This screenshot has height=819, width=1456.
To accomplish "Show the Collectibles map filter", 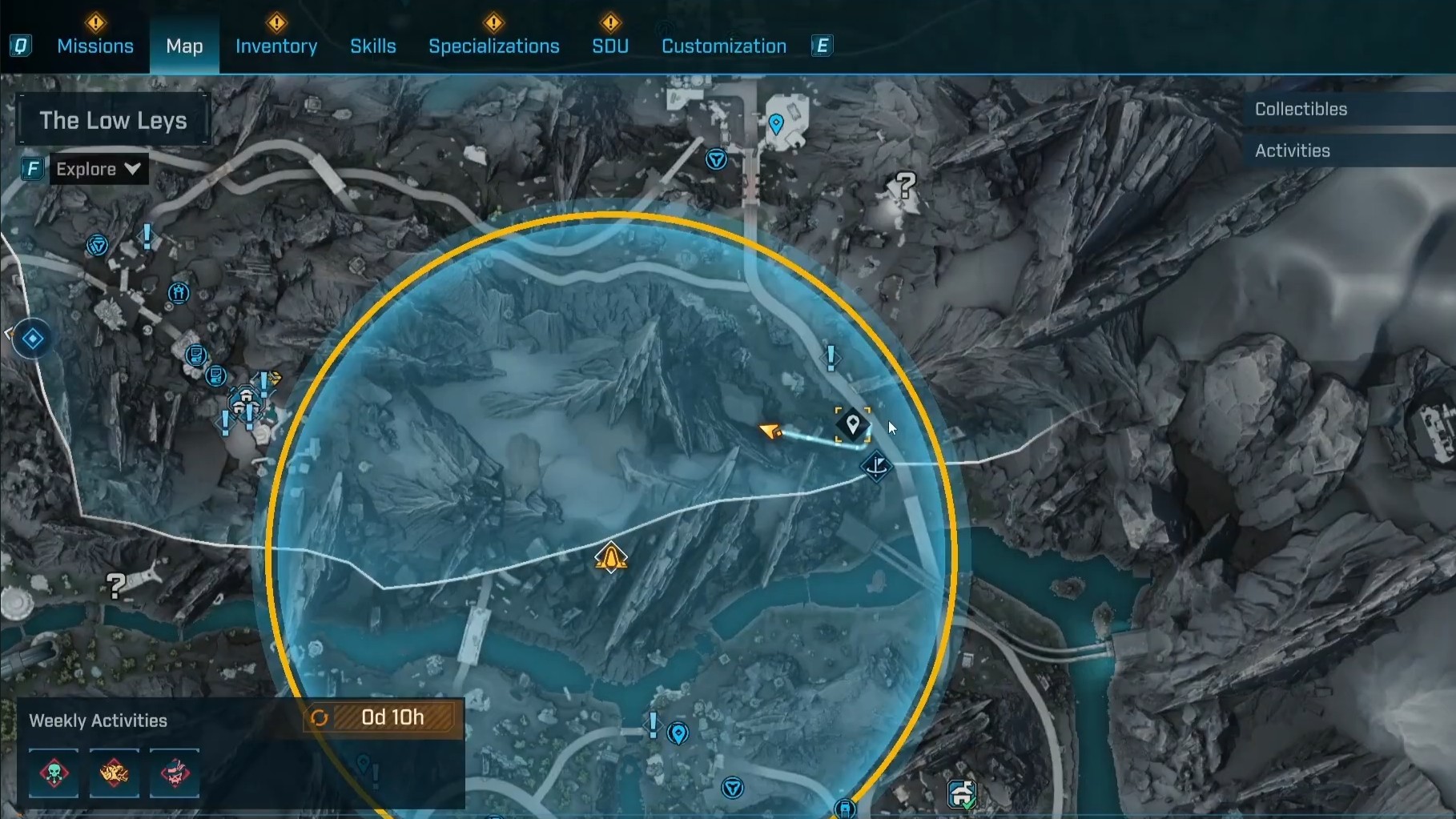I will [x=1301, y=109].
